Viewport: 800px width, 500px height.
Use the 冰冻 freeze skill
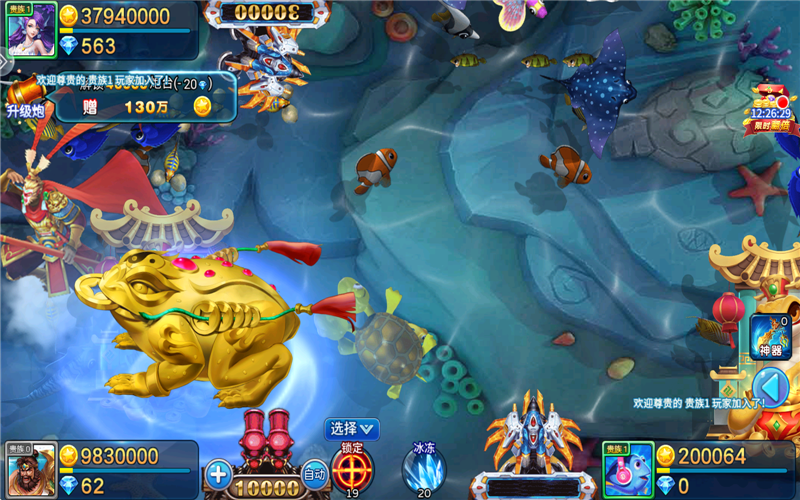tap(424, 467)
